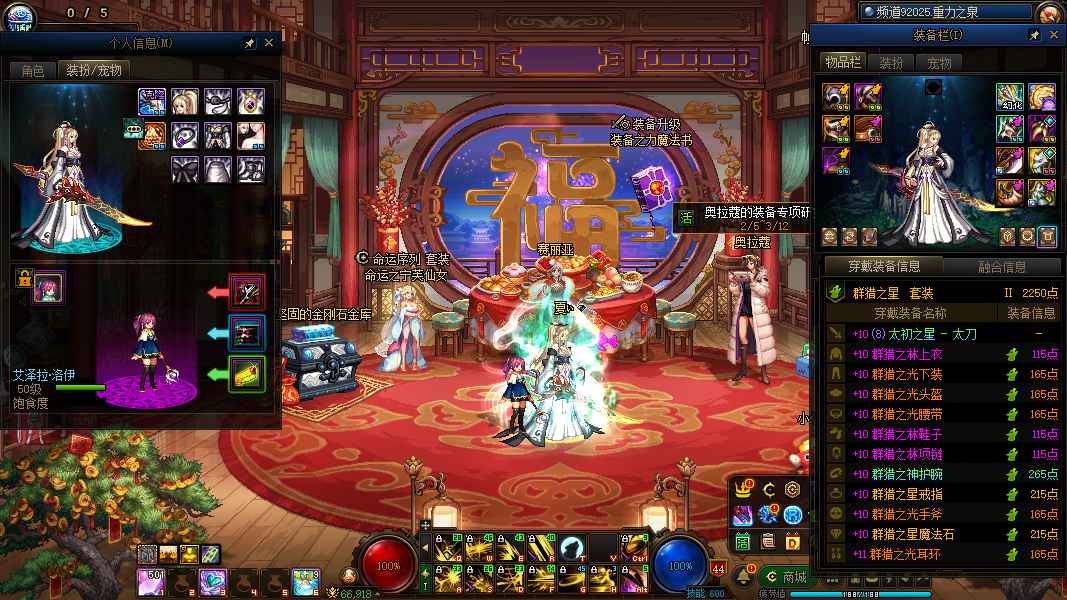Open the gold crown menu icon
1067x600 pixels.
[x=742, y=490]
